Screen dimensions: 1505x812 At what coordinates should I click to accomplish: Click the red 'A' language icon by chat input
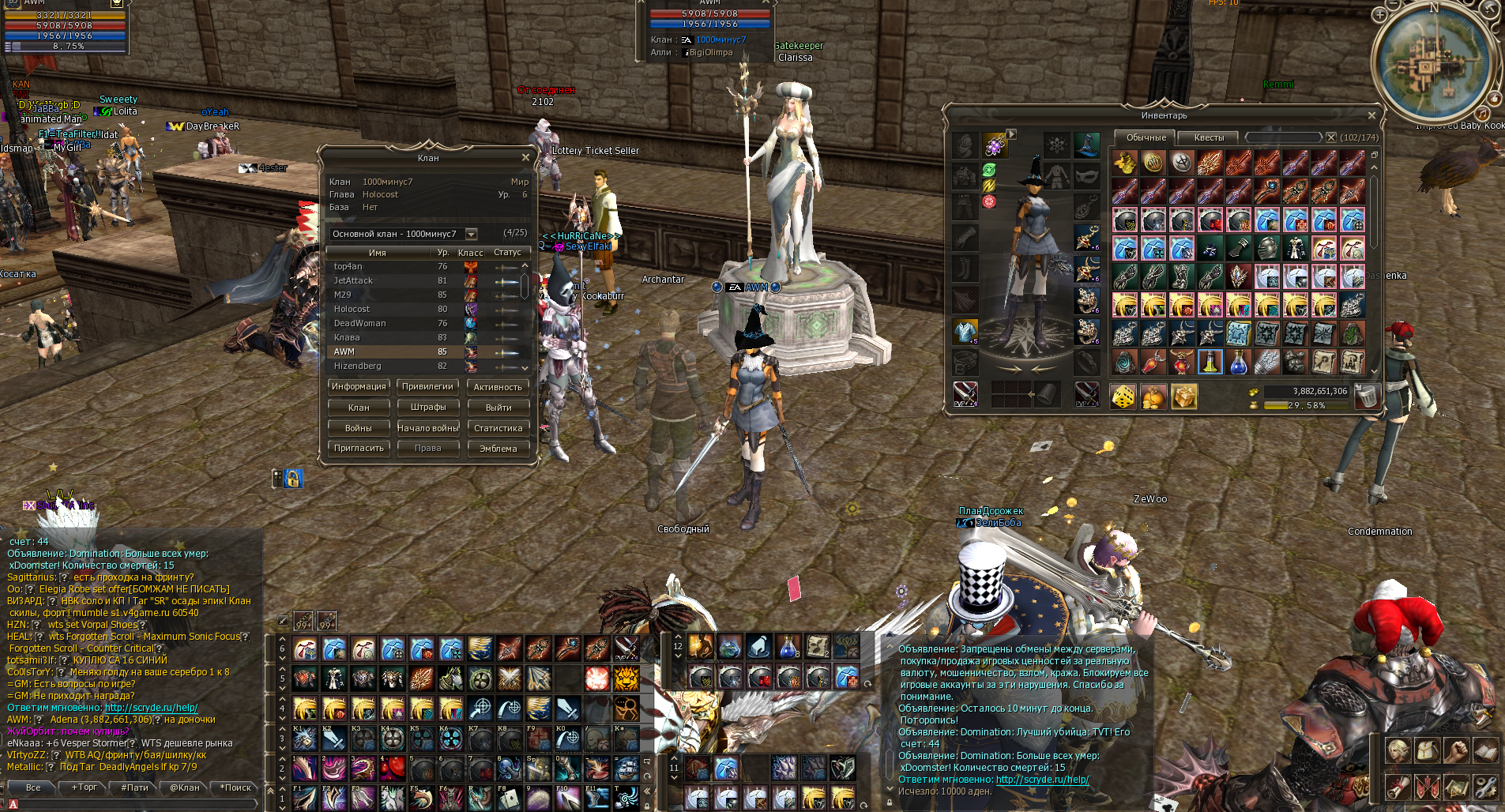pyautogui.click(x=13, y=803)
